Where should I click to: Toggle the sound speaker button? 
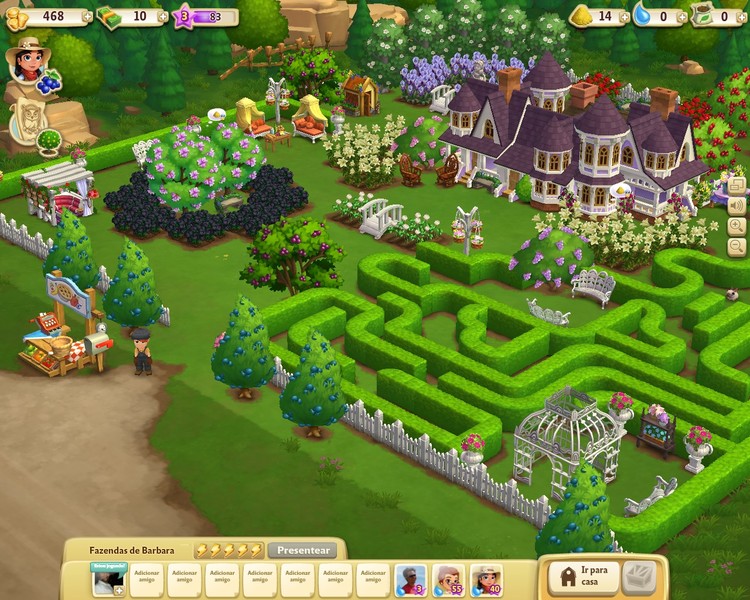[737, 206]
